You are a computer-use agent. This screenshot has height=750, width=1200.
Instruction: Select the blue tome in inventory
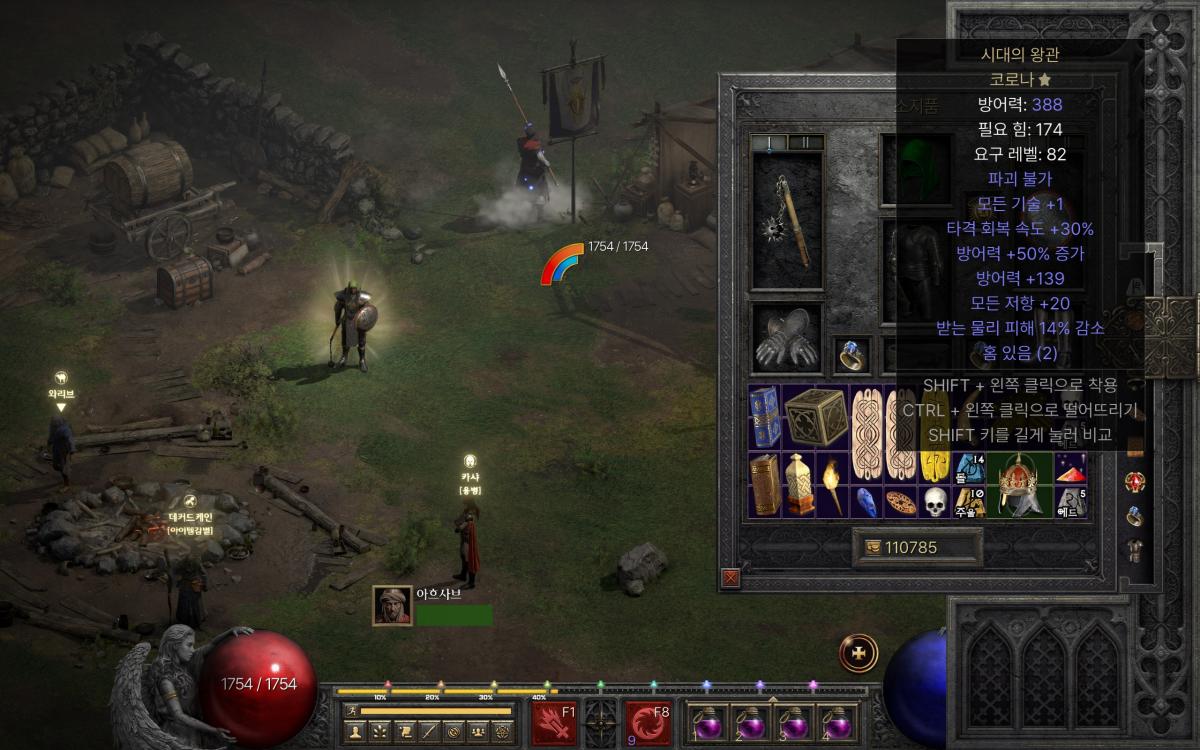[x=764, y=417]
